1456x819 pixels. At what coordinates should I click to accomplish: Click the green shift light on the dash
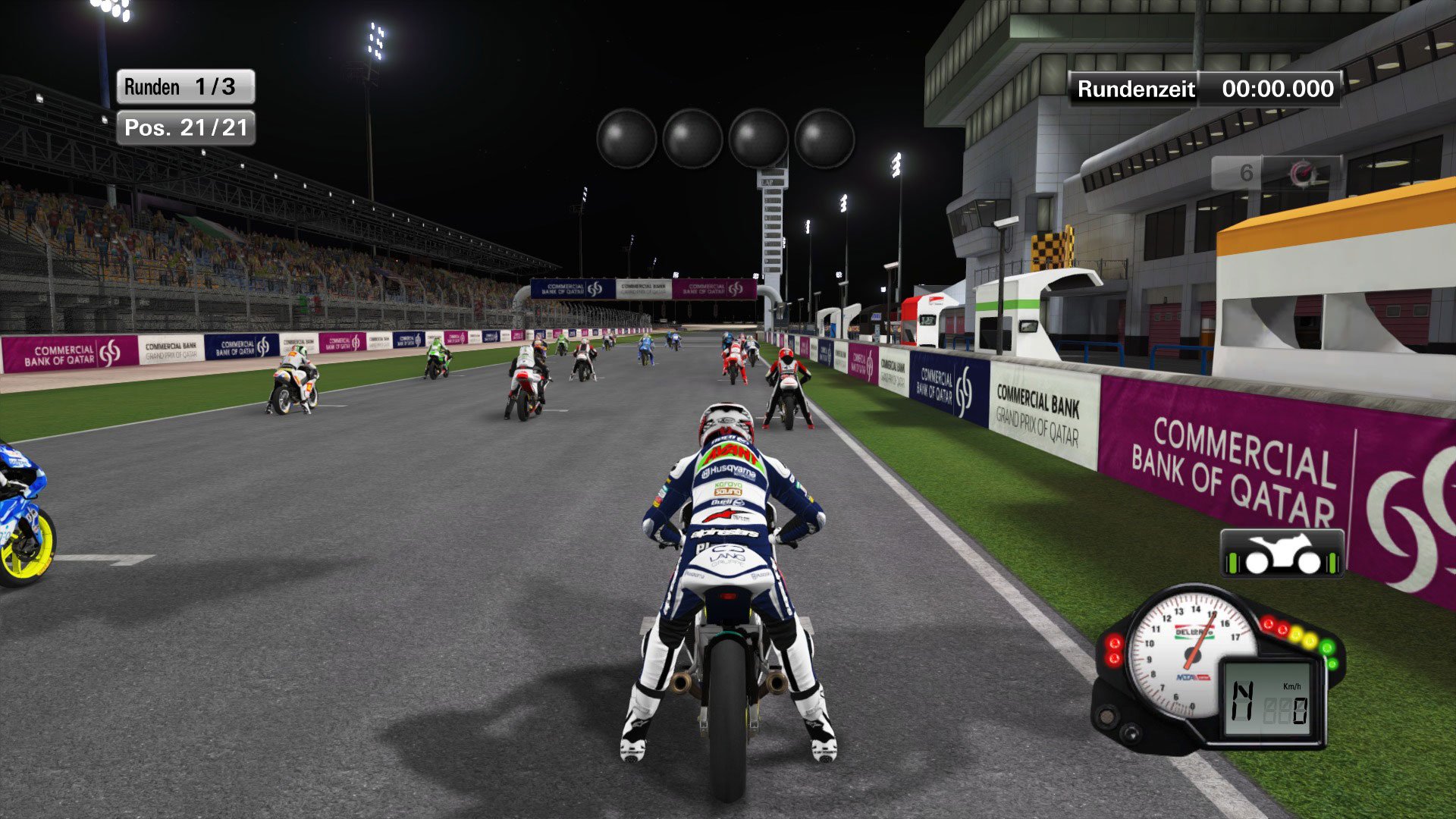point(1326,647)
